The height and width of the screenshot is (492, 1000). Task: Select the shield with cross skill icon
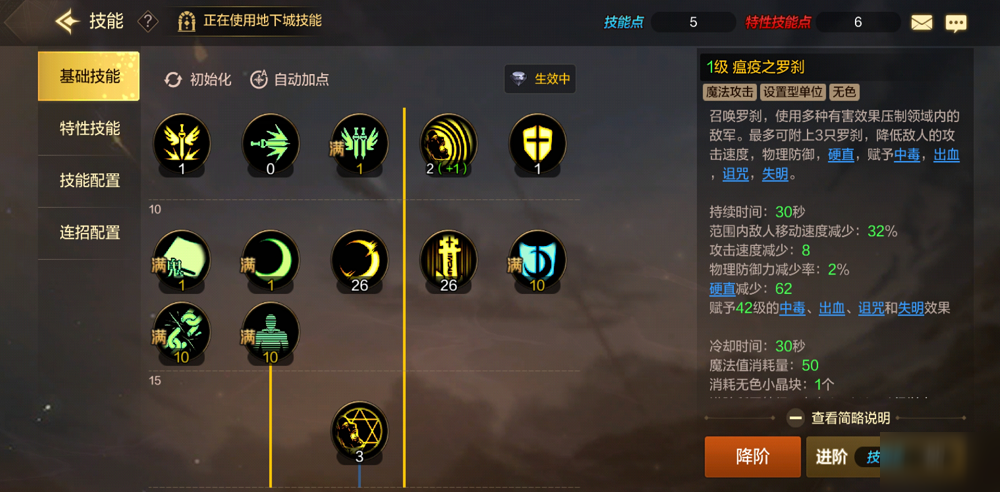coord(538,142)
